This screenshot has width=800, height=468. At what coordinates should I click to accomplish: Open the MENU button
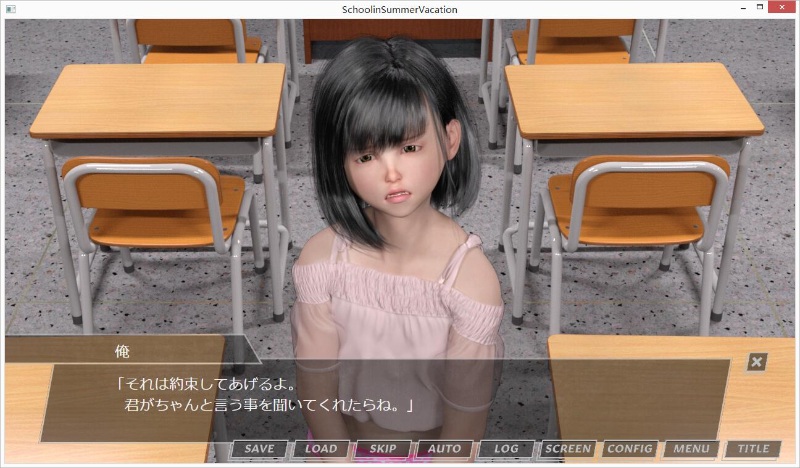coord(690,450)
